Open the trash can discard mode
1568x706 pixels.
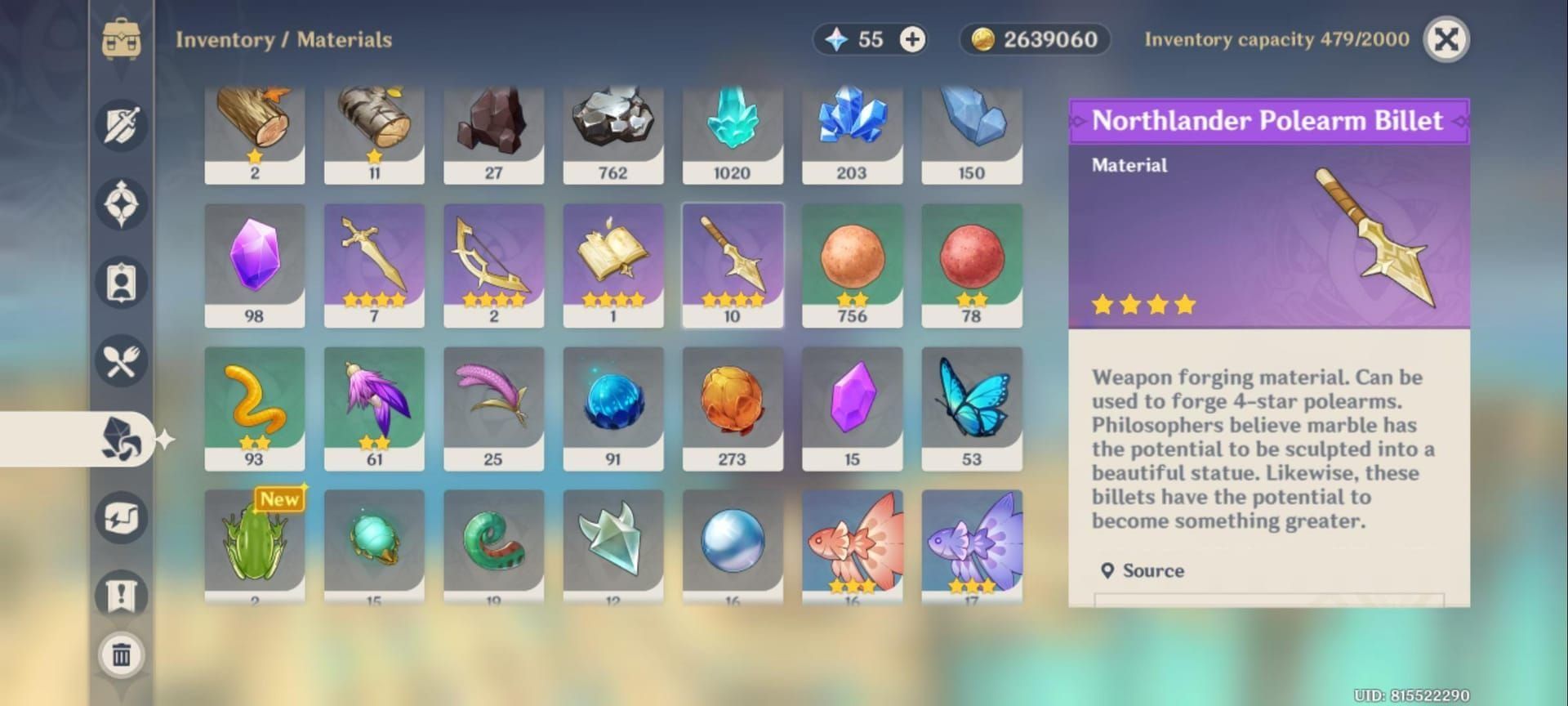click(122, 655)
